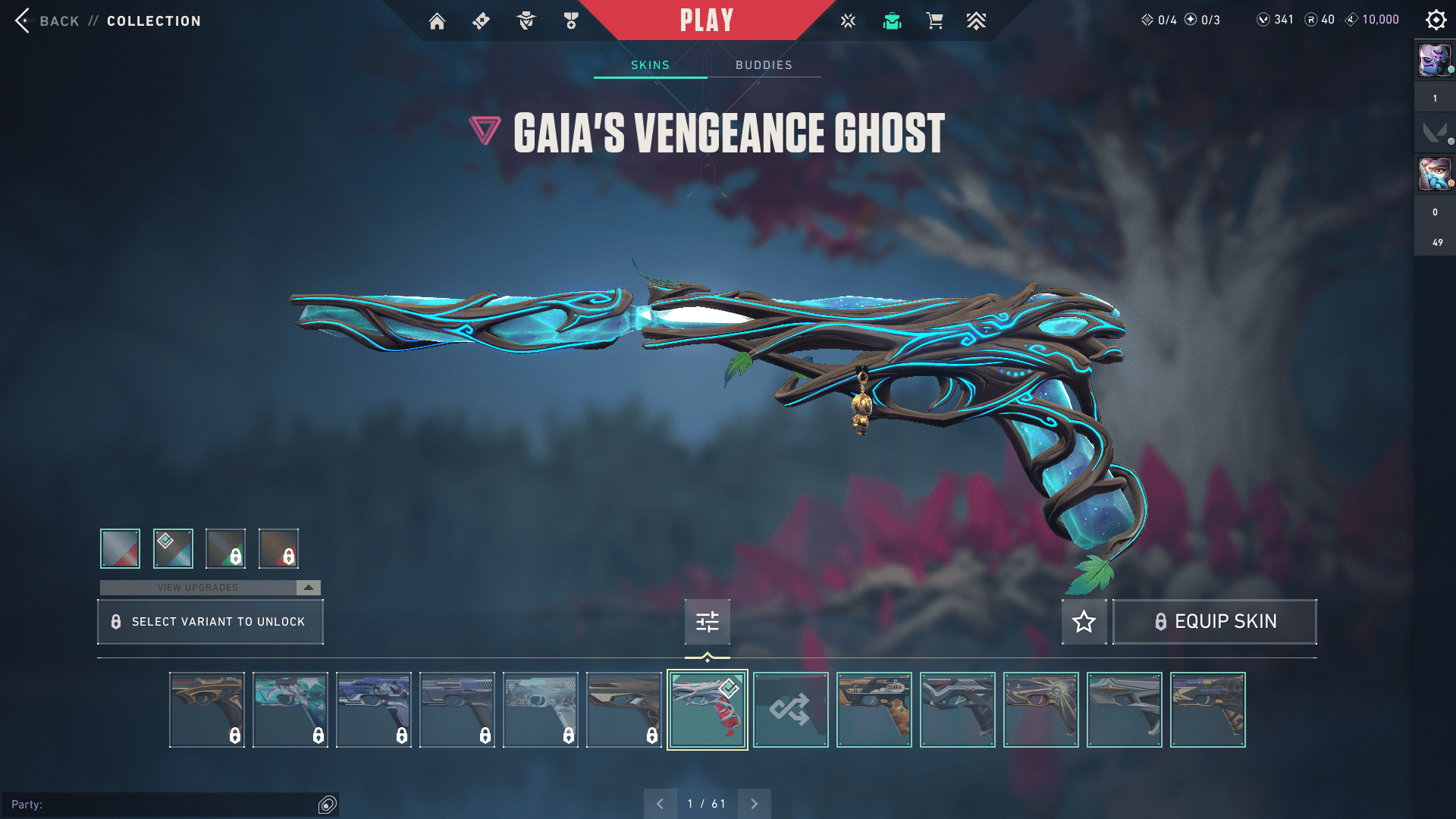
Task: Open the skin filter sliders button
Action: point(707,622)
